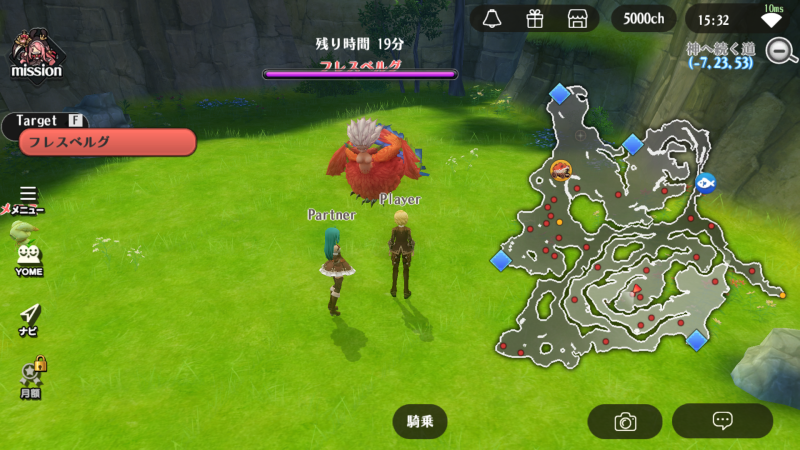Image resolution: width=800 pixels, height=450 pixels.
Task: Open the locked 月額 monthly icon
Action: pos(30,377)
